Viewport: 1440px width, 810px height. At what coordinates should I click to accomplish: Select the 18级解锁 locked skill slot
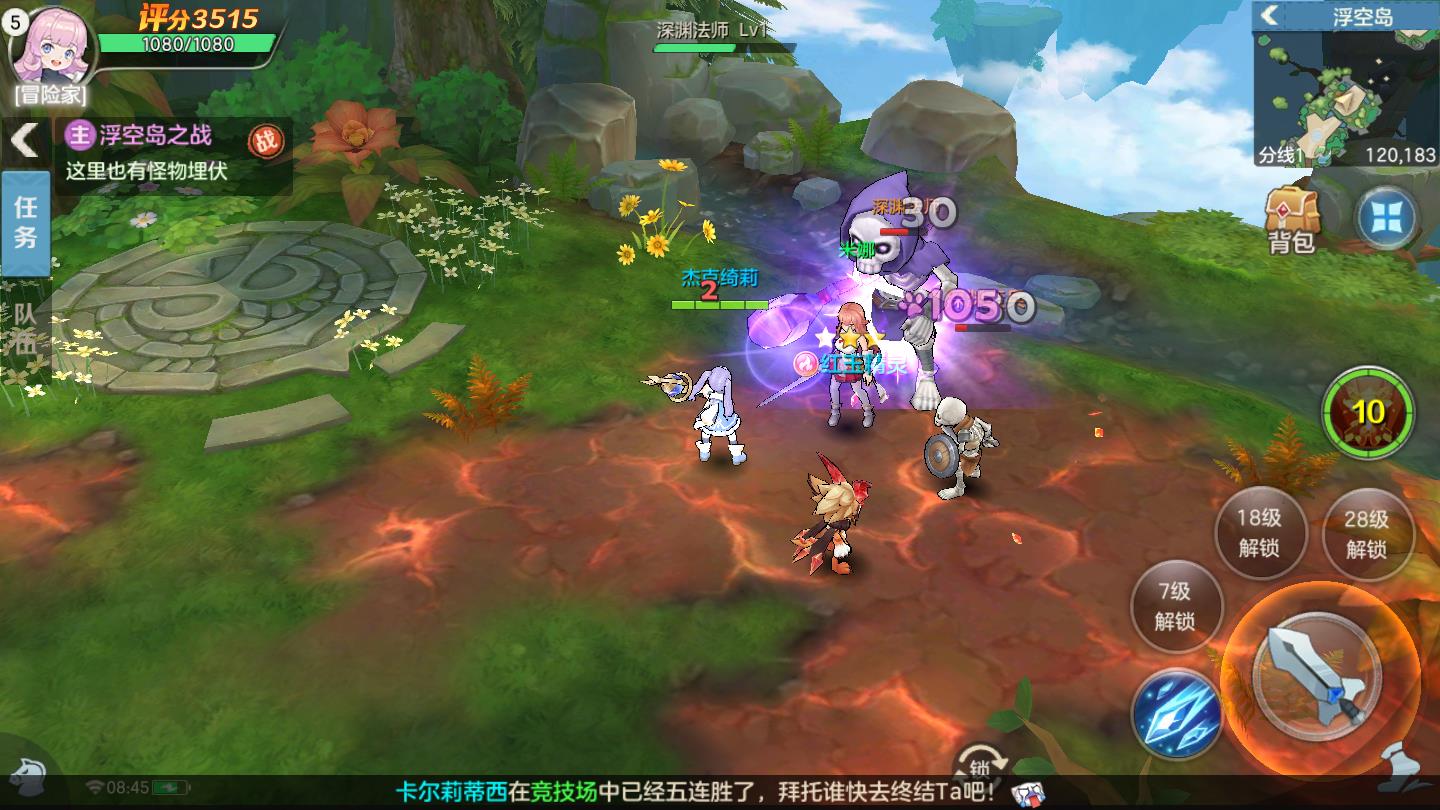pos(1260,534)
